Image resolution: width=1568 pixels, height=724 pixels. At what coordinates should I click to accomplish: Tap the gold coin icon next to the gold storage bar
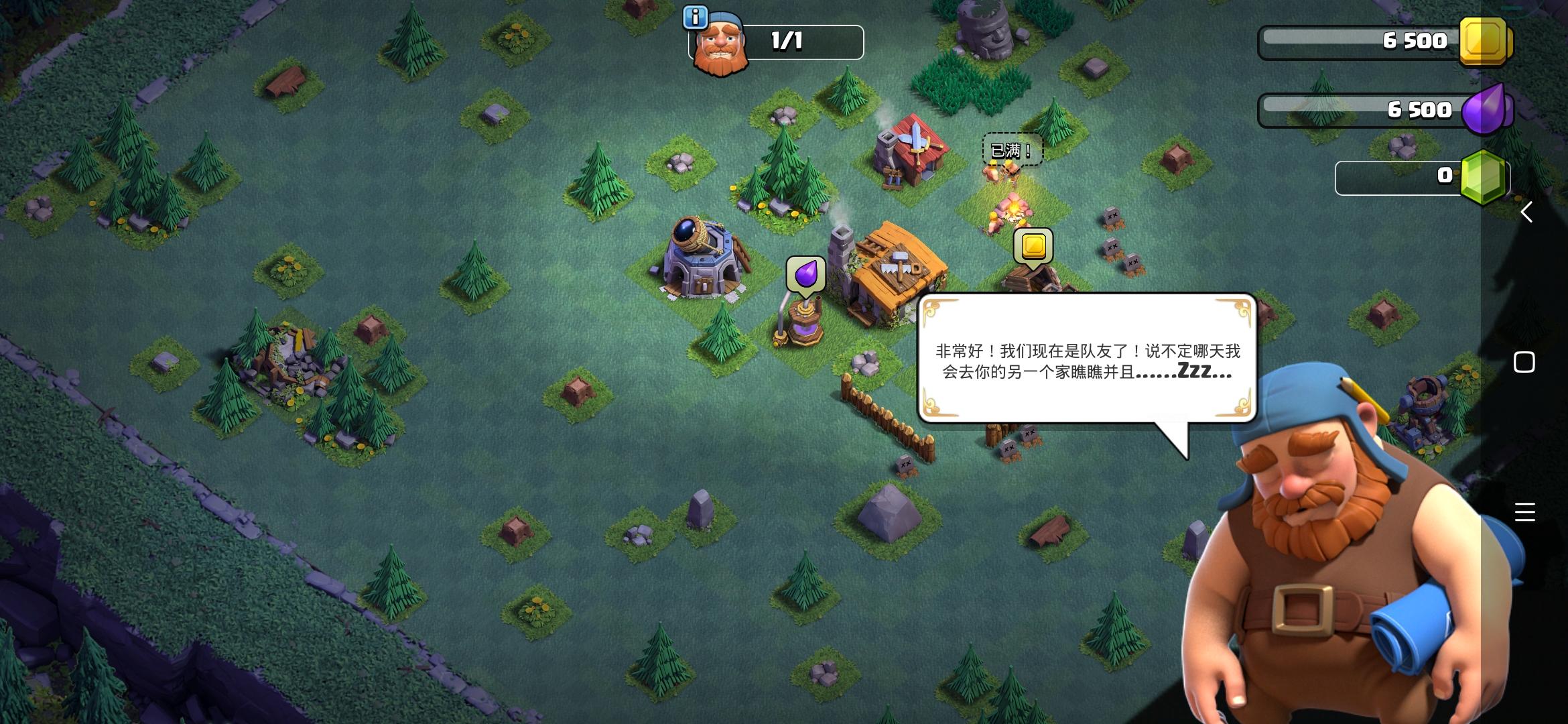pyautogui.click(x=1484, y=42)
